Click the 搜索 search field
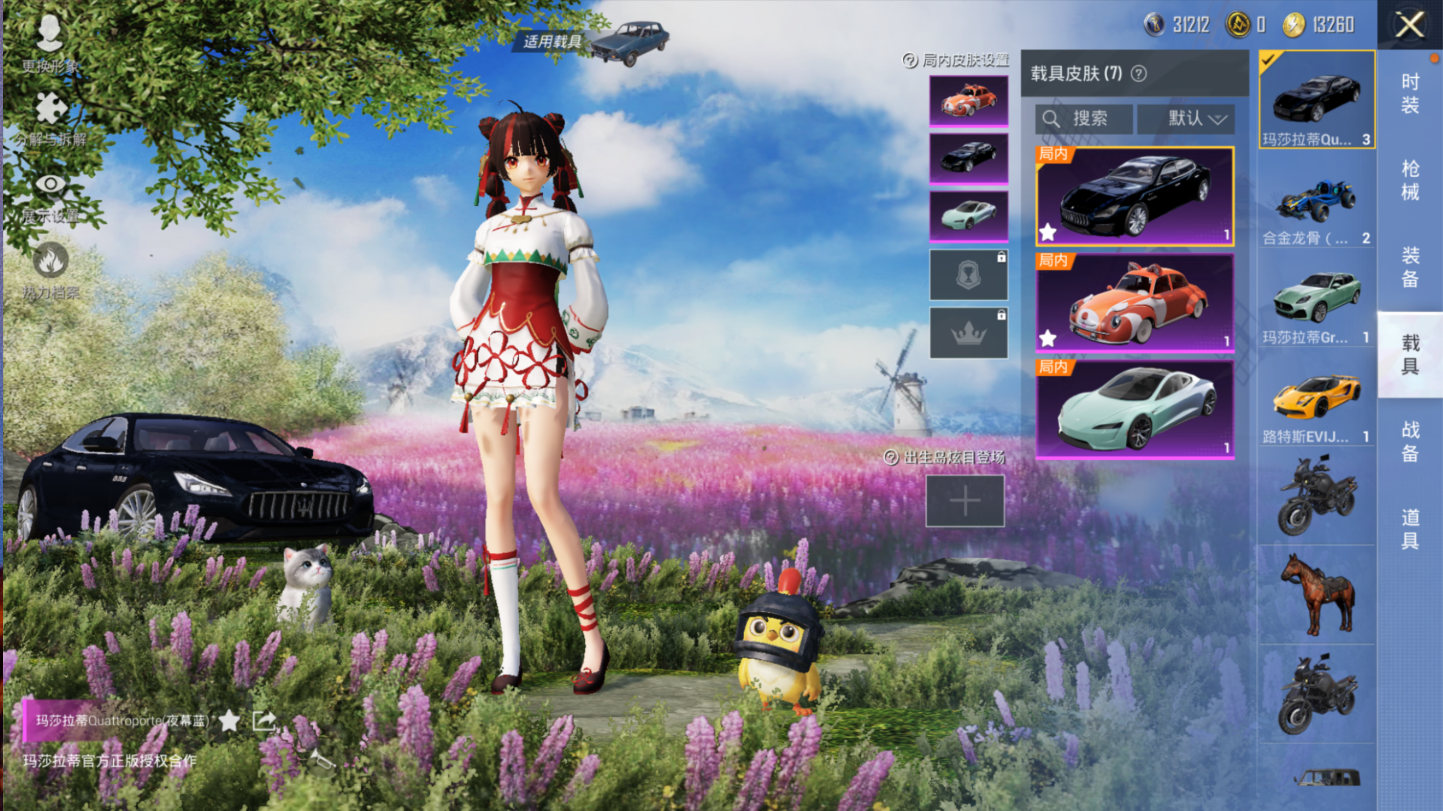 click(1084, 119)
